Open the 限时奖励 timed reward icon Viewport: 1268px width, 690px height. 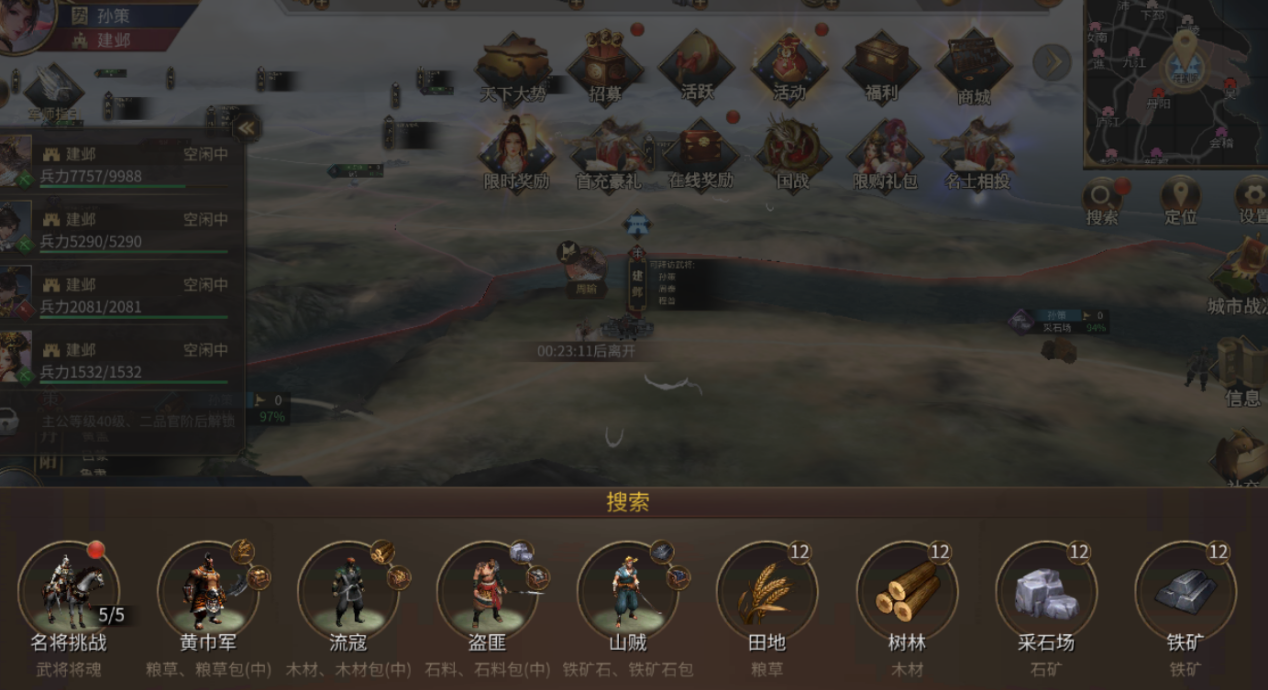(516, 154)
